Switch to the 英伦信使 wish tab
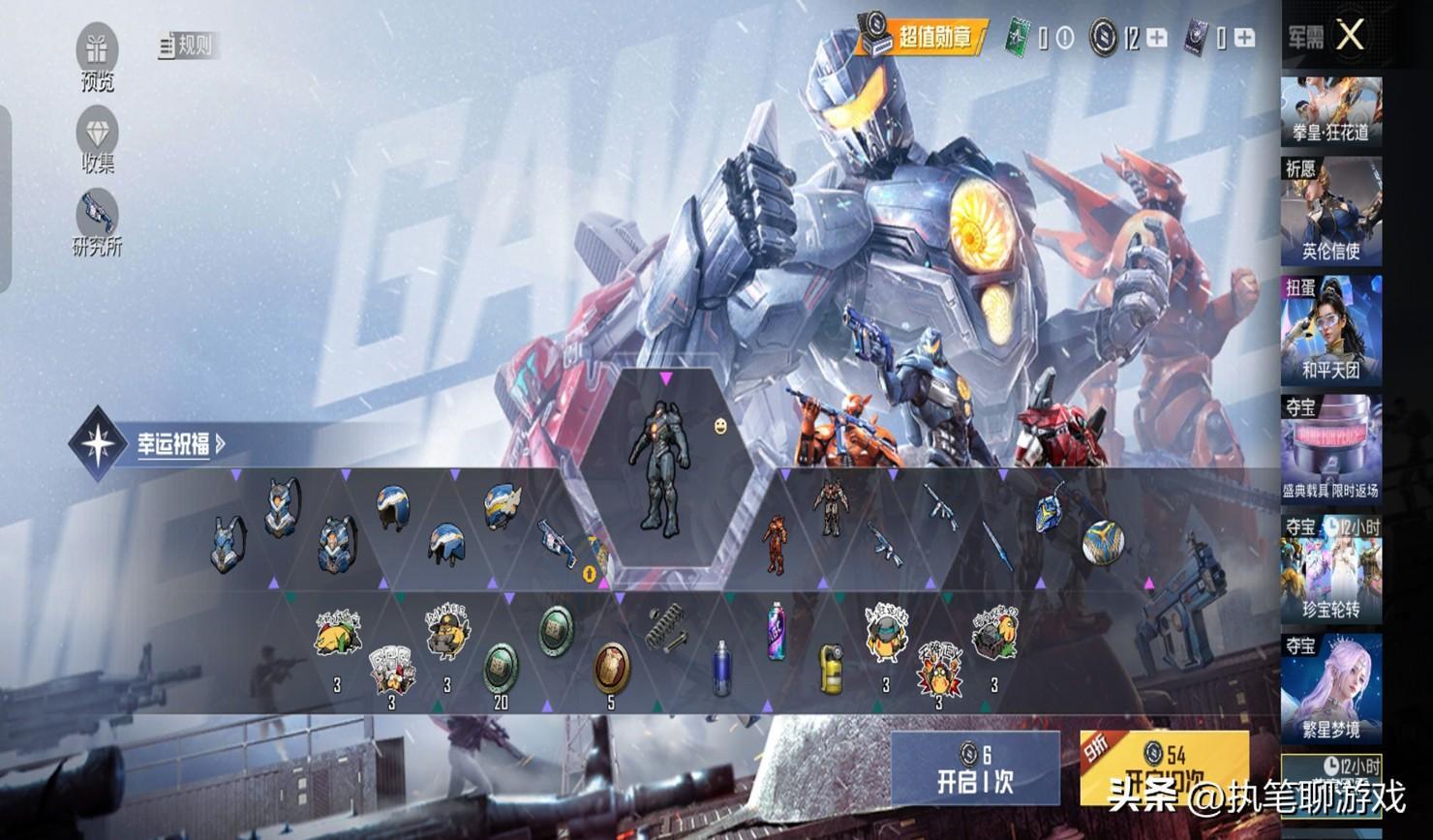The height and width of the screenshot is (840, 1433). (x=1331, y=212)
